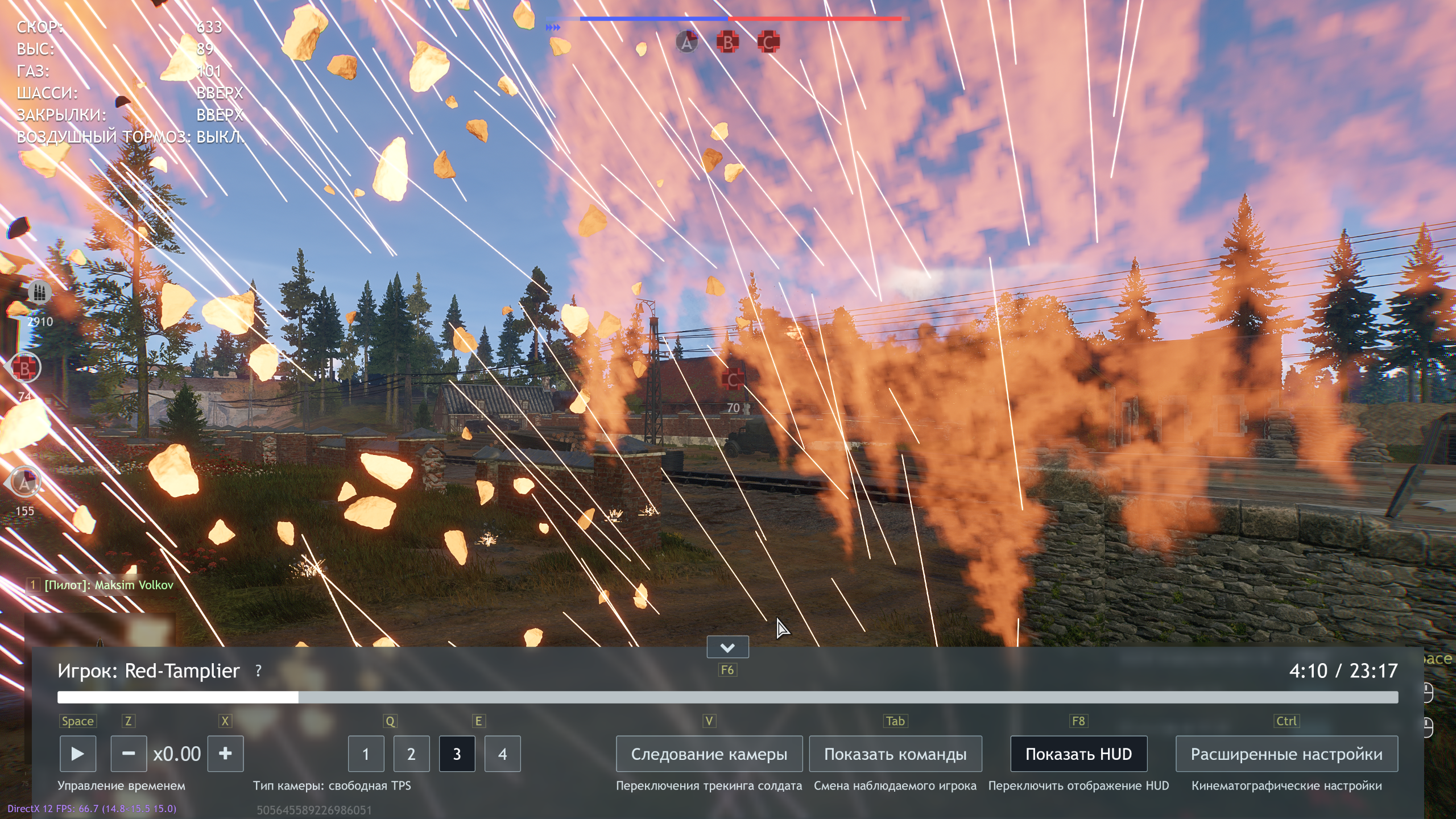Decrease replay speed with the minus button
The width and height of the screenshot is (1456, 819).
click(x=129, y=754)
